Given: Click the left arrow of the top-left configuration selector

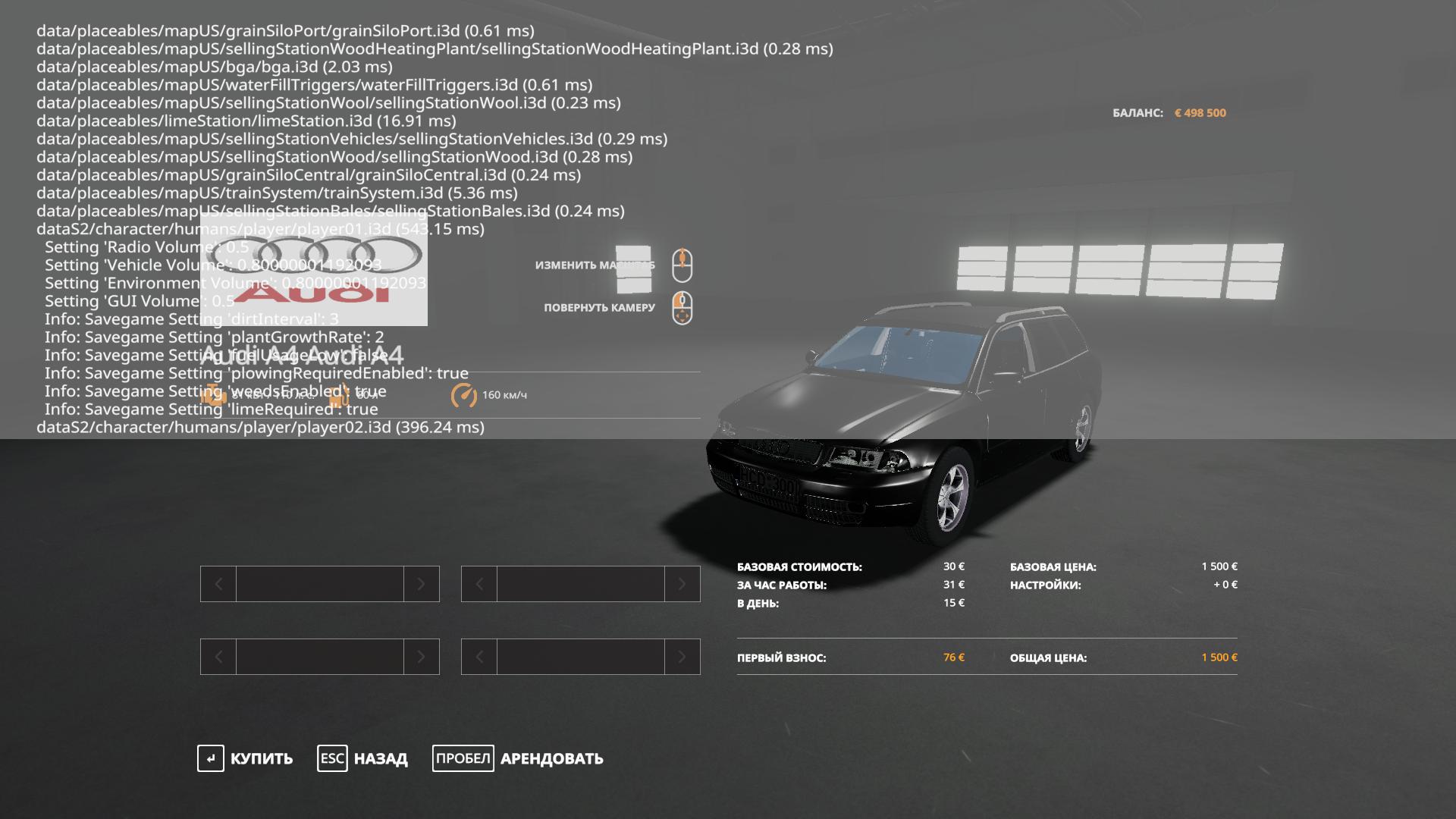Looking at the screenshot, I should click(218, 584).
